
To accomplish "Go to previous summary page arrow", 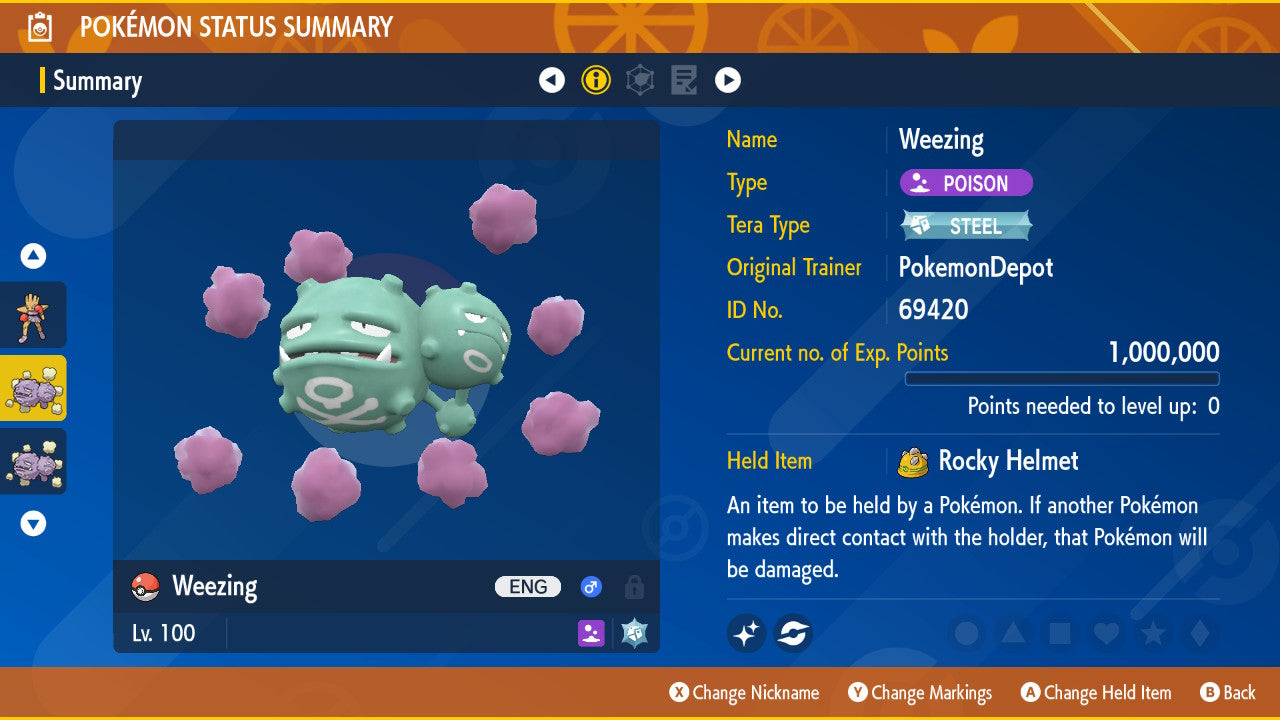I will [x=552, y=80].
